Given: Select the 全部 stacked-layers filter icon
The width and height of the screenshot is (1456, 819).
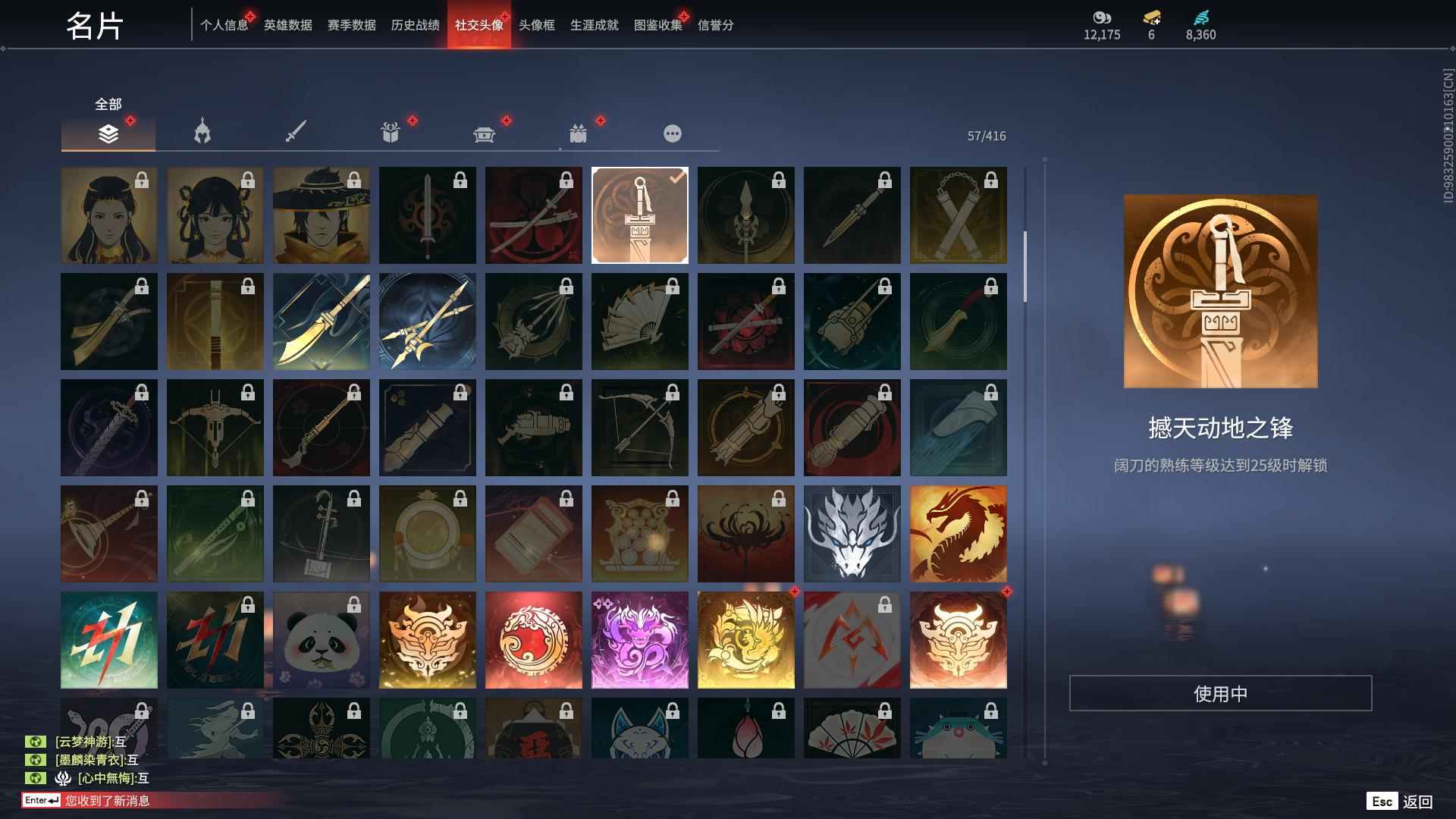Looking at the screenshot, I should point(108,133).
